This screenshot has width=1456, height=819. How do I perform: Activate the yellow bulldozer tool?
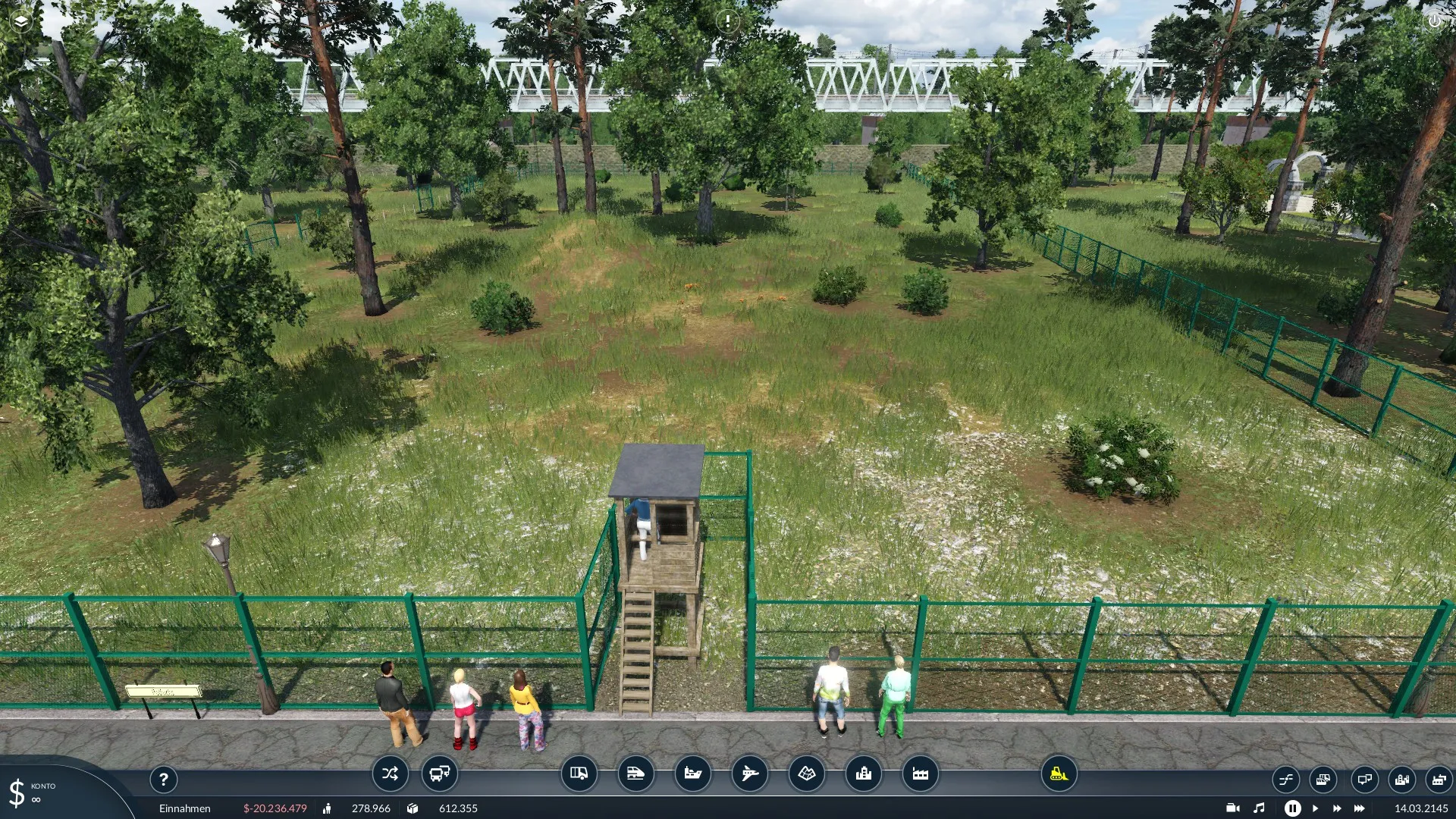click(1059, 773)
